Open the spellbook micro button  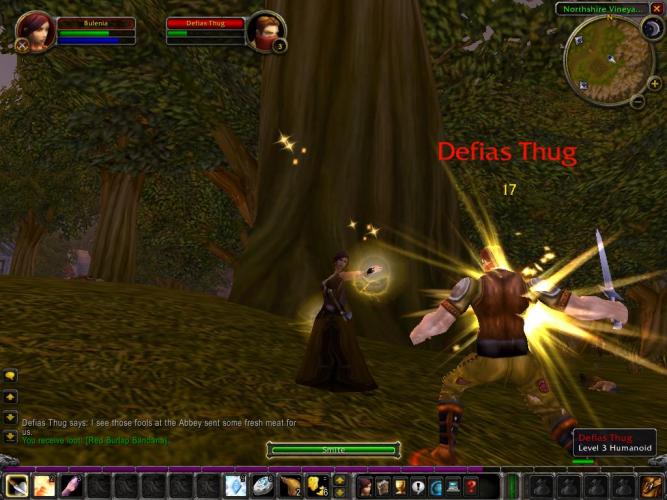[x=383, y=486]
